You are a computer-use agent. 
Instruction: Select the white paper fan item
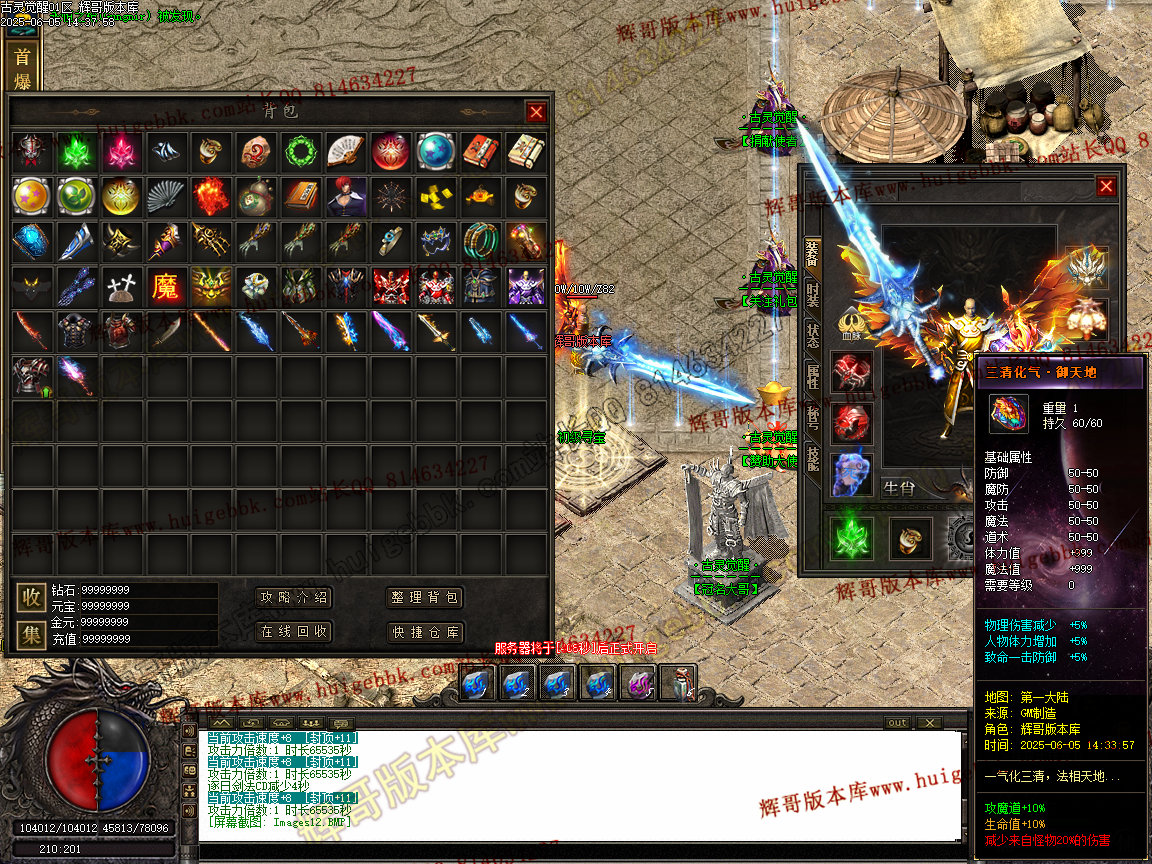pos(345,152)
